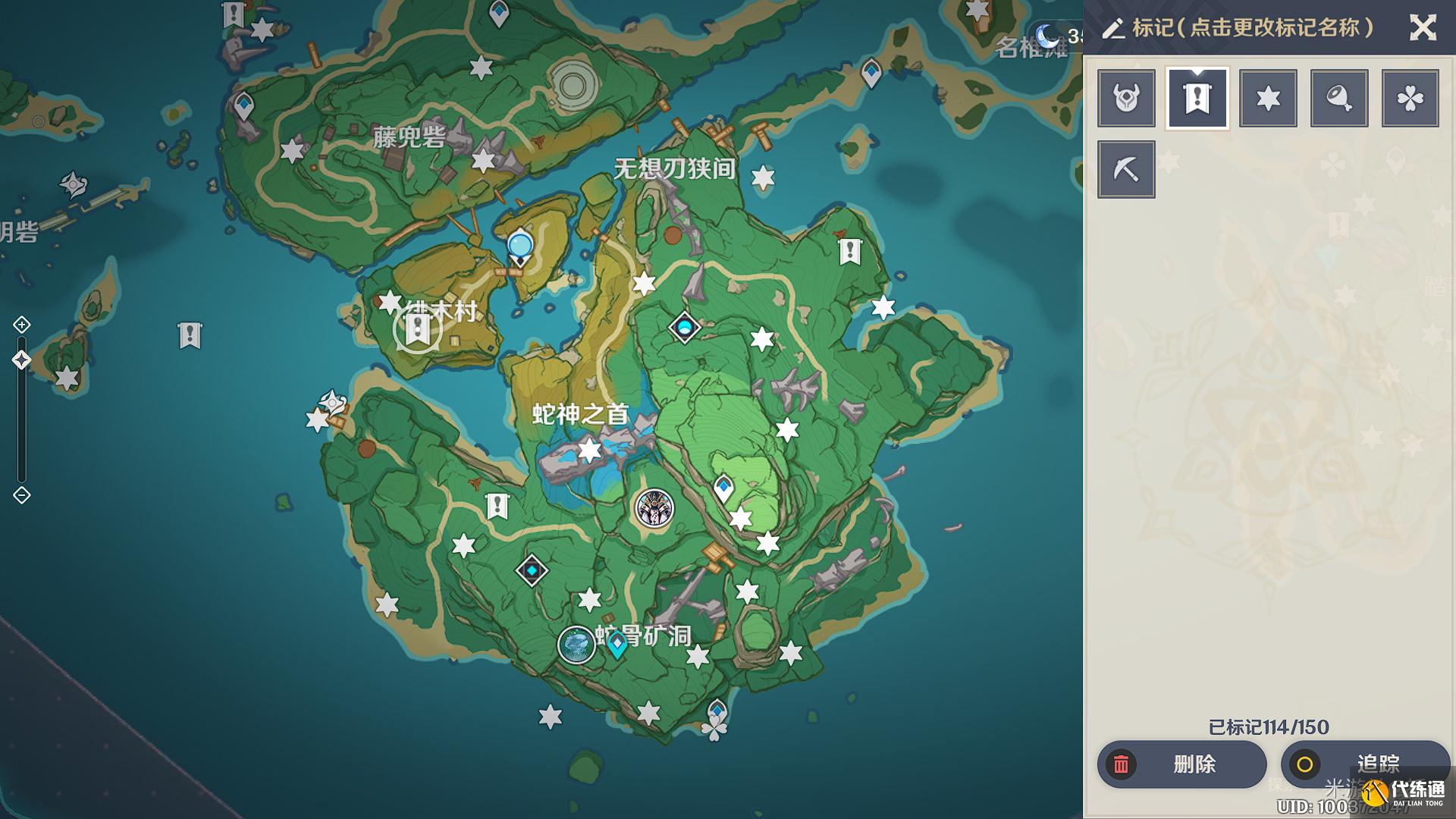Click the map zoom slider handle
This screenshot has width=1456, height=819.
pyautogui.click(x=21, y=360)
